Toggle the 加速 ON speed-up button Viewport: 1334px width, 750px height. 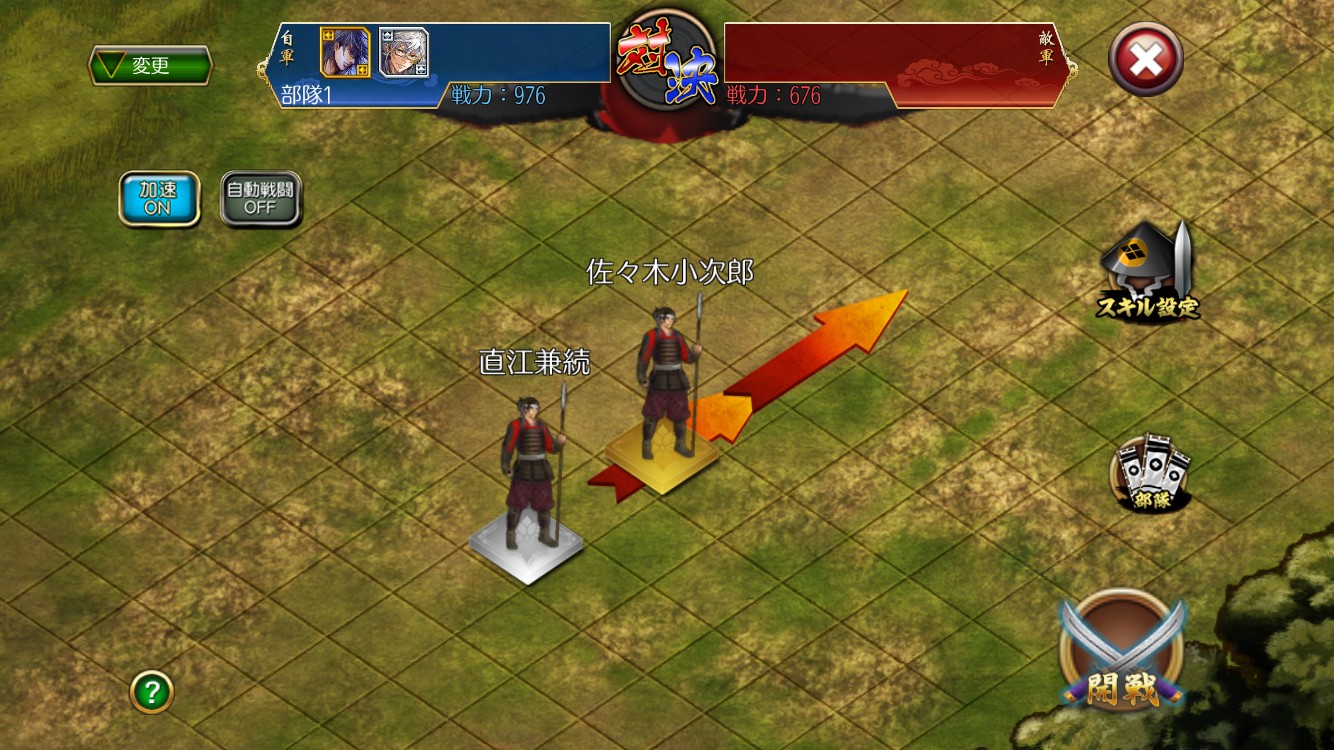coord(159,199)
